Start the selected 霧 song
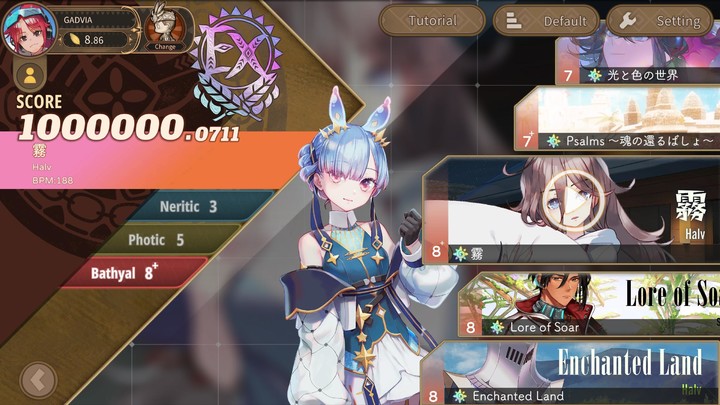 click(x=570, y=212)
